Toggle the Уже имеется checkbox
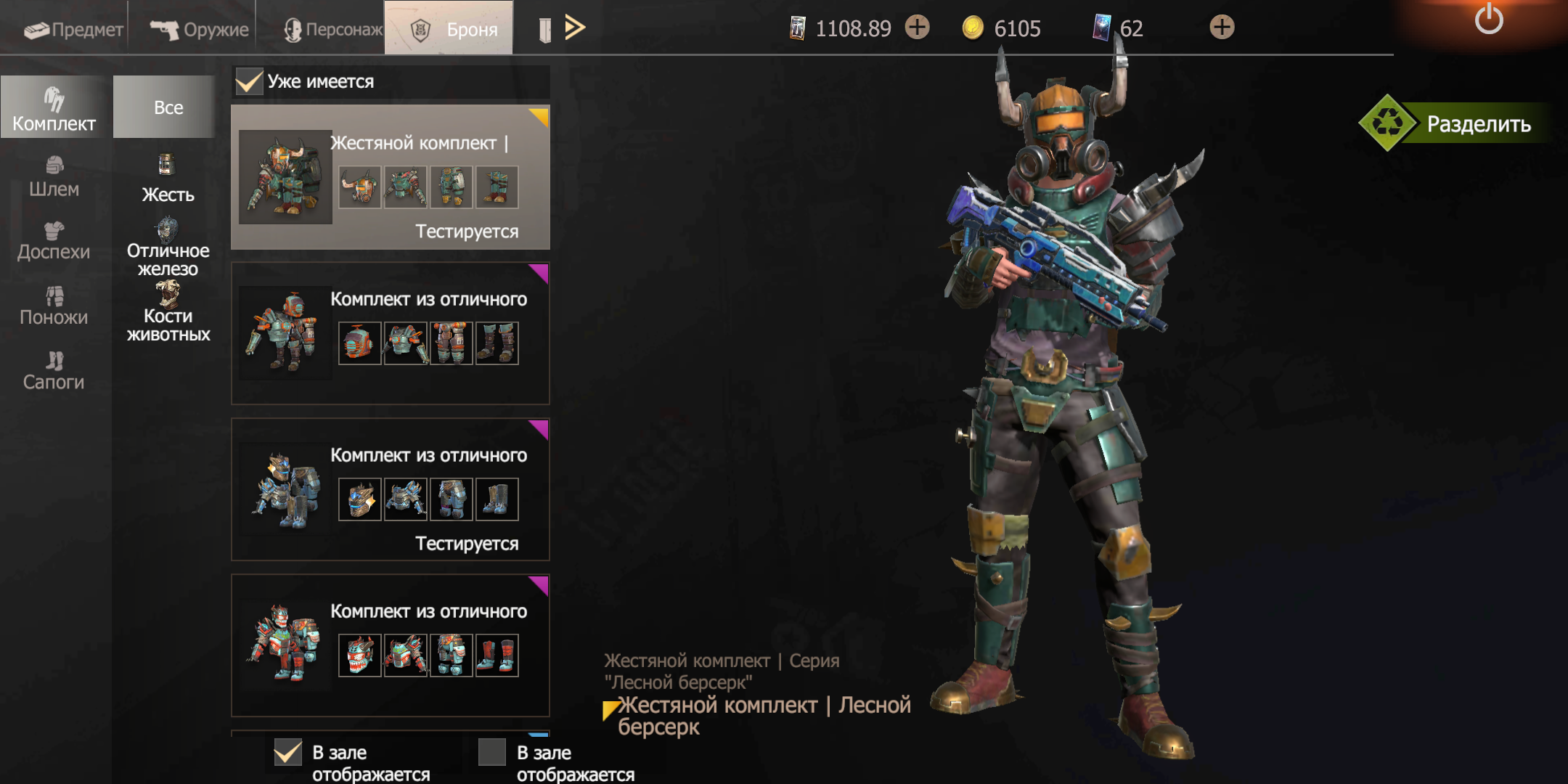 pyautogui.click(x=249, y=81)
